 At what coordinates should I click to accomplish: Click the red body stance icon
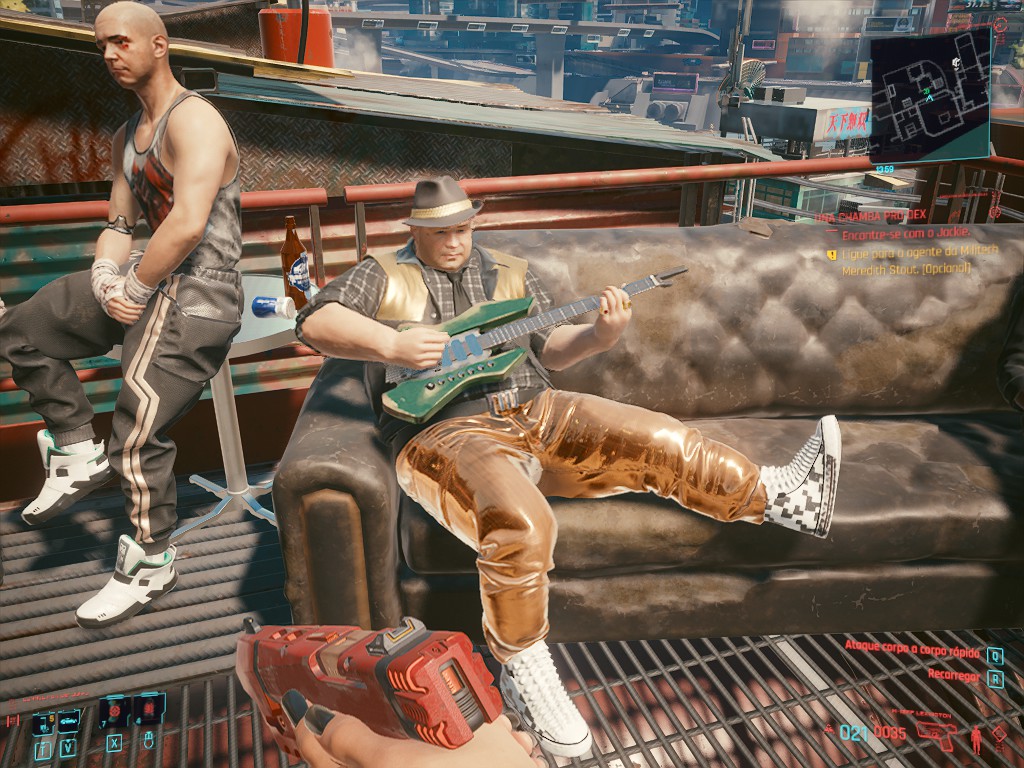click(976, 741)
